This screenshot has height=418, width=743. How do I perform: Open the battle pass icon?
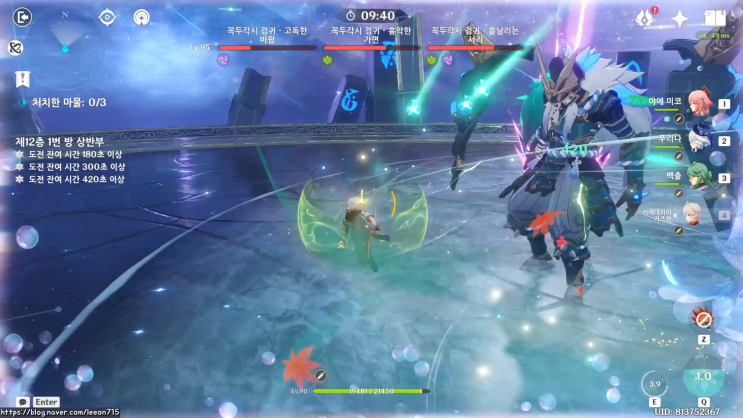[645, 18]
